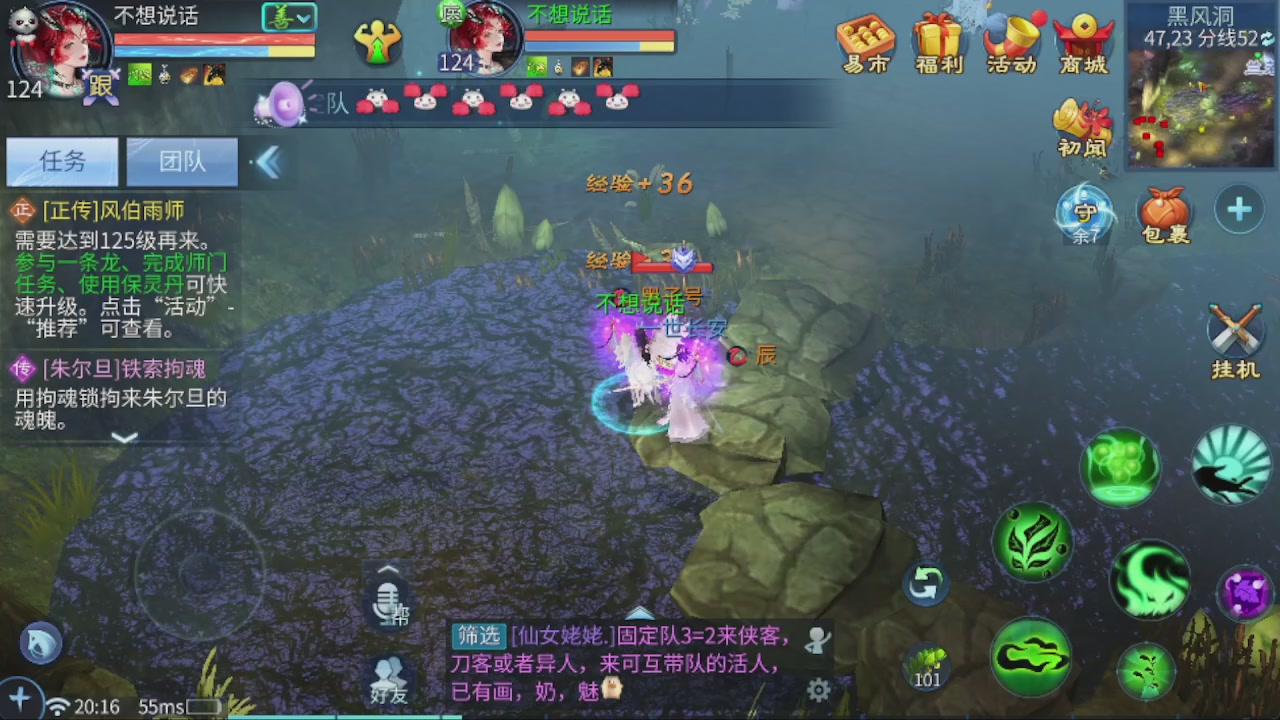Tap the voice chat microphone icon
The image size is (1280, 720).
tap(388, 600)
